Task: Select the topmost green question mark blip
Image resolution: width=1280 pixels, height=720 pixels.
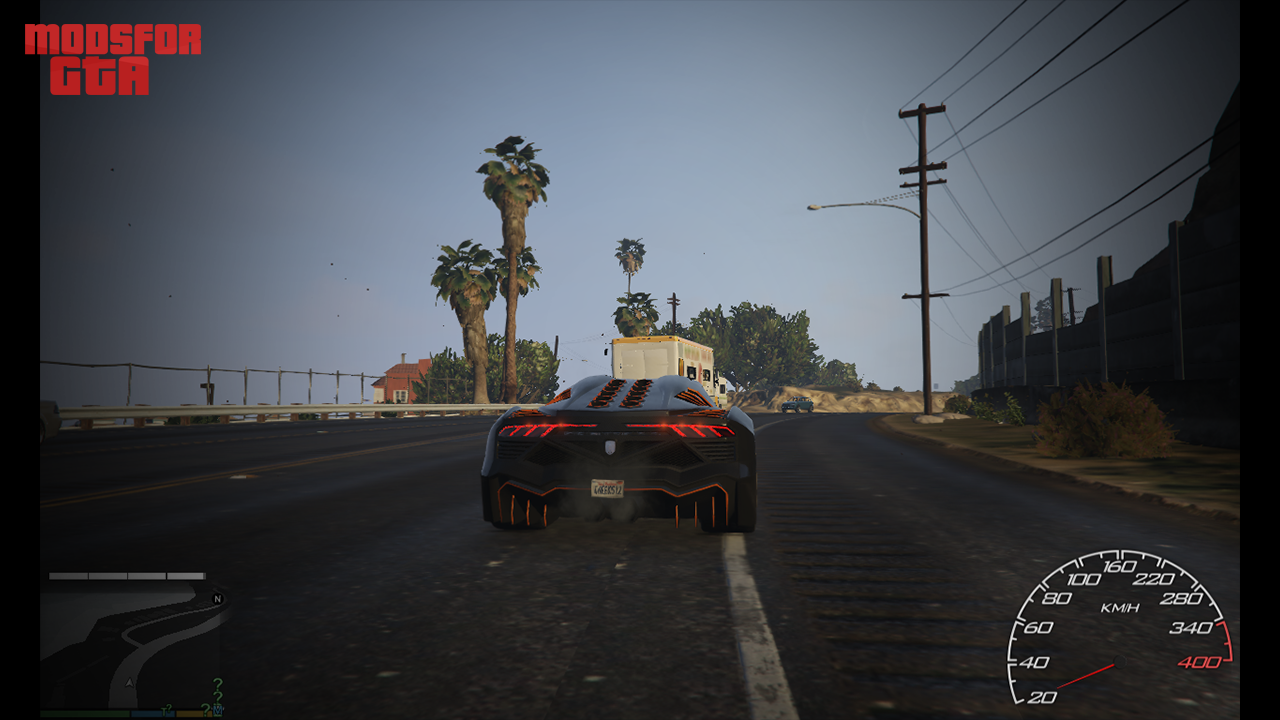Action: click(x=218, y=682)
